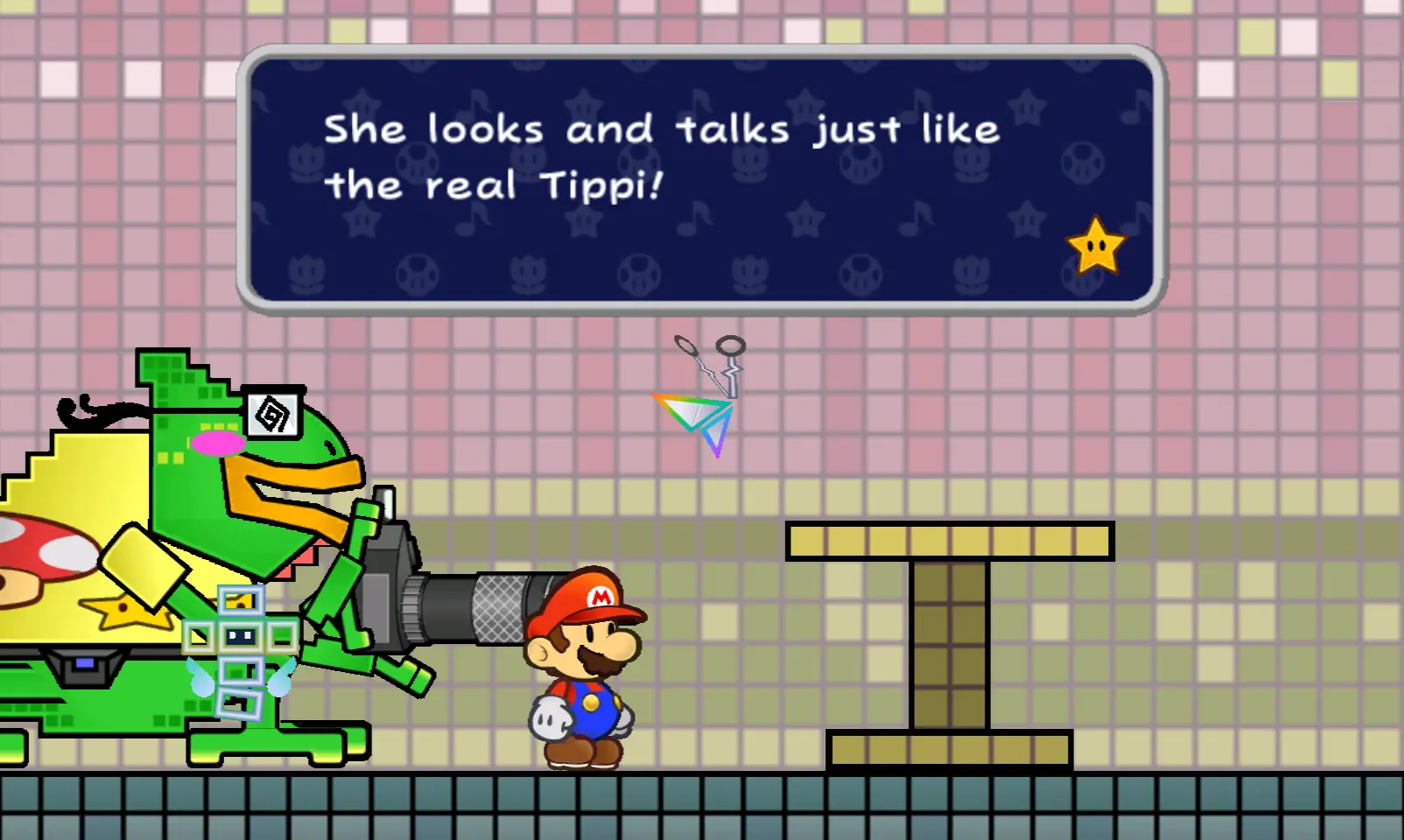Click the yellow star to continue dialogue
Screen dimensions: 1404x840
[1095, 247]
